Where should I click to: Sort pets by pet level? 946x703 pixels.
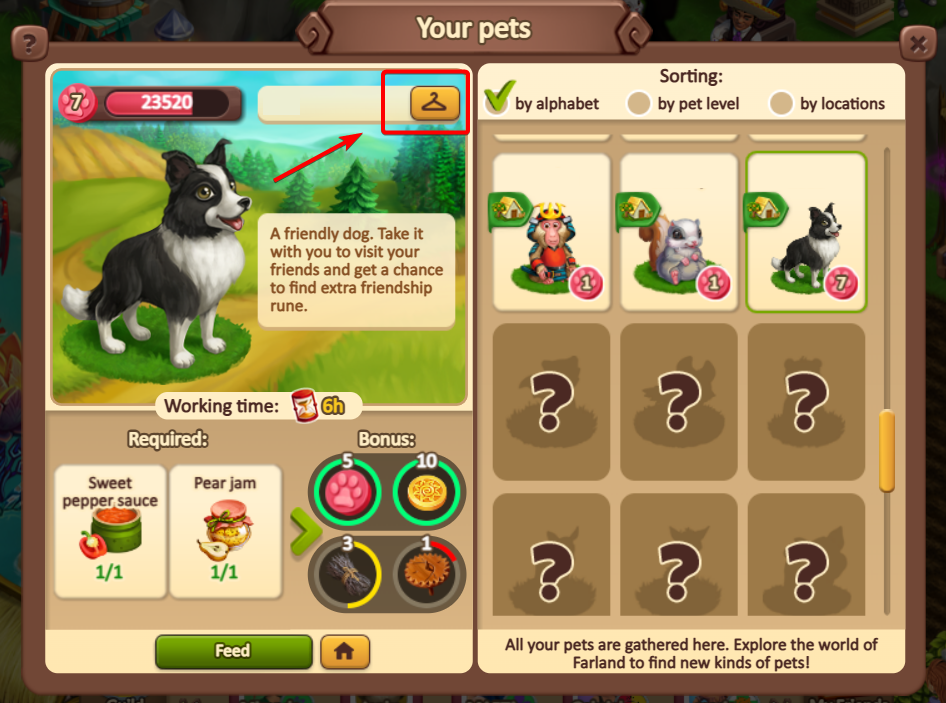click(x=639, y=103)
